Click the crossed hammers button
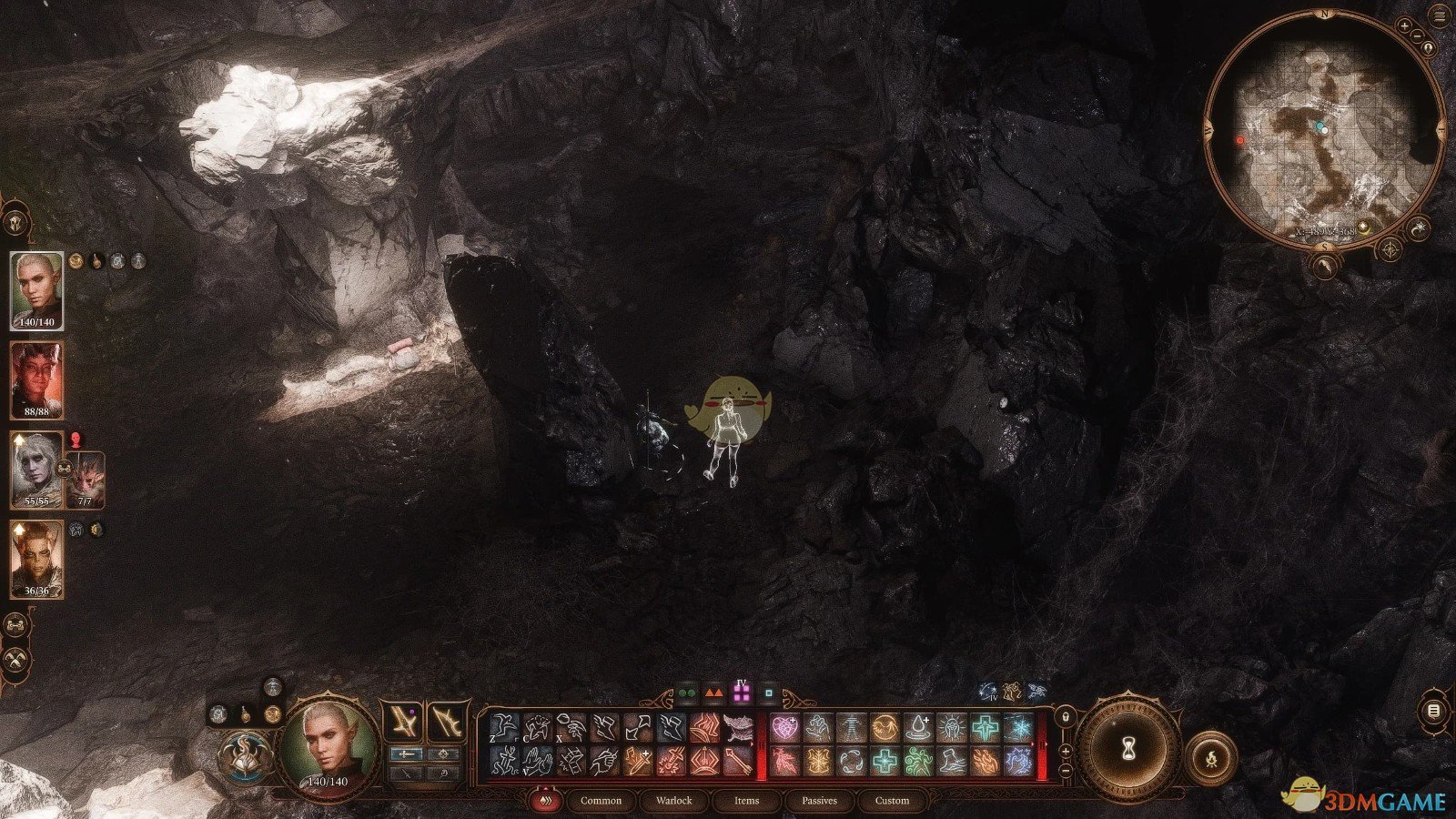Image resolution: width=1456 pixels, height=819 pixels. [15, 660]
